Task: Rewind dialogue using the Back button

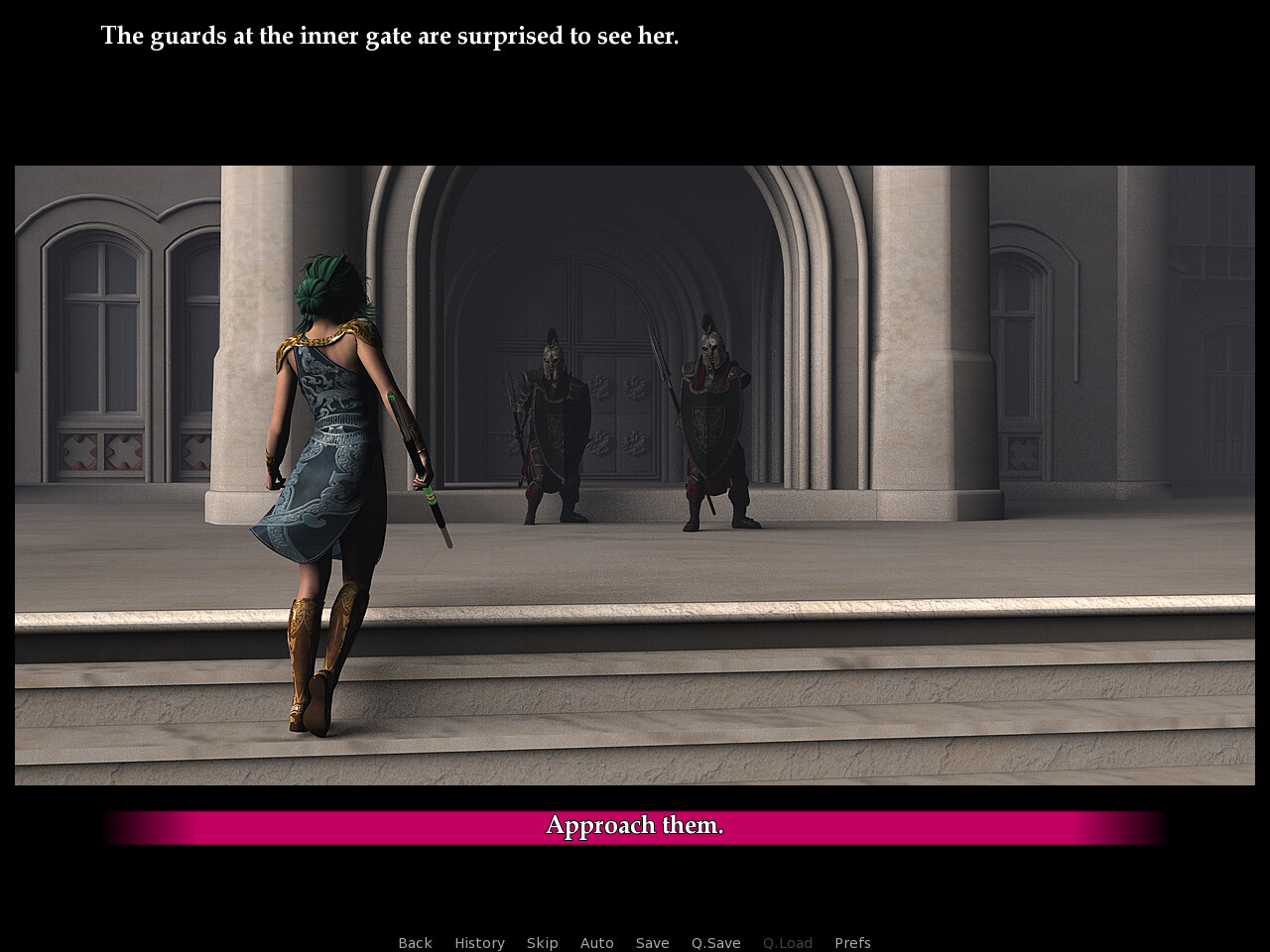Action: click(x=415, y=942)
